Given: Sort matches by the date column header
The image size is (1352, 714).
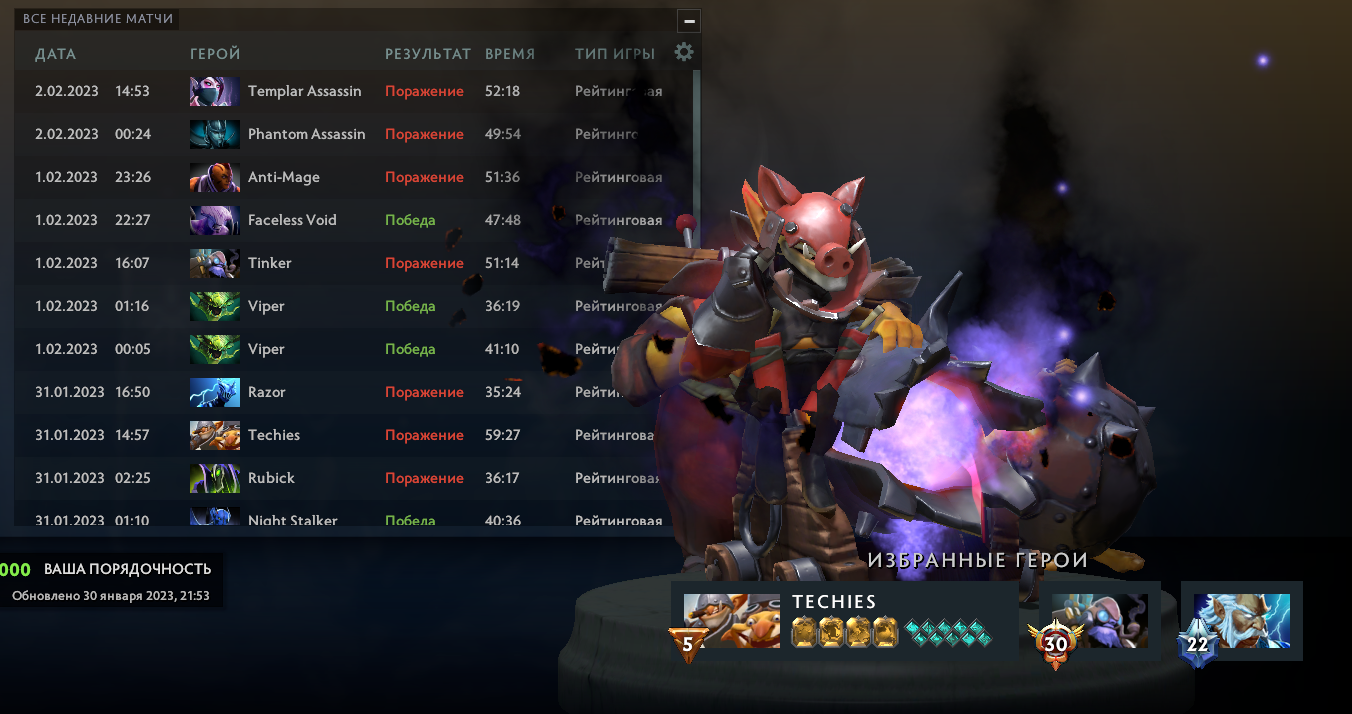Looking at the screenshot, I should pyautogui.click(x=55, y=54).
